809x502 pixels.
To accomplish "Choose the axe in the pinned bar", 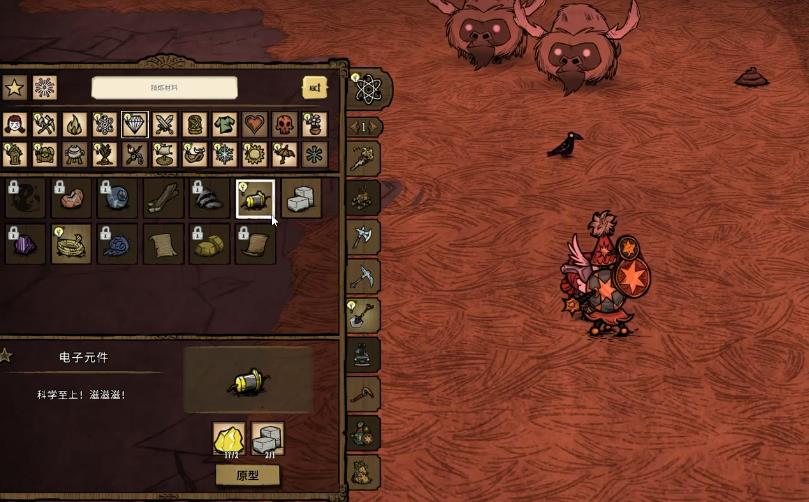I will click(362, 236).
